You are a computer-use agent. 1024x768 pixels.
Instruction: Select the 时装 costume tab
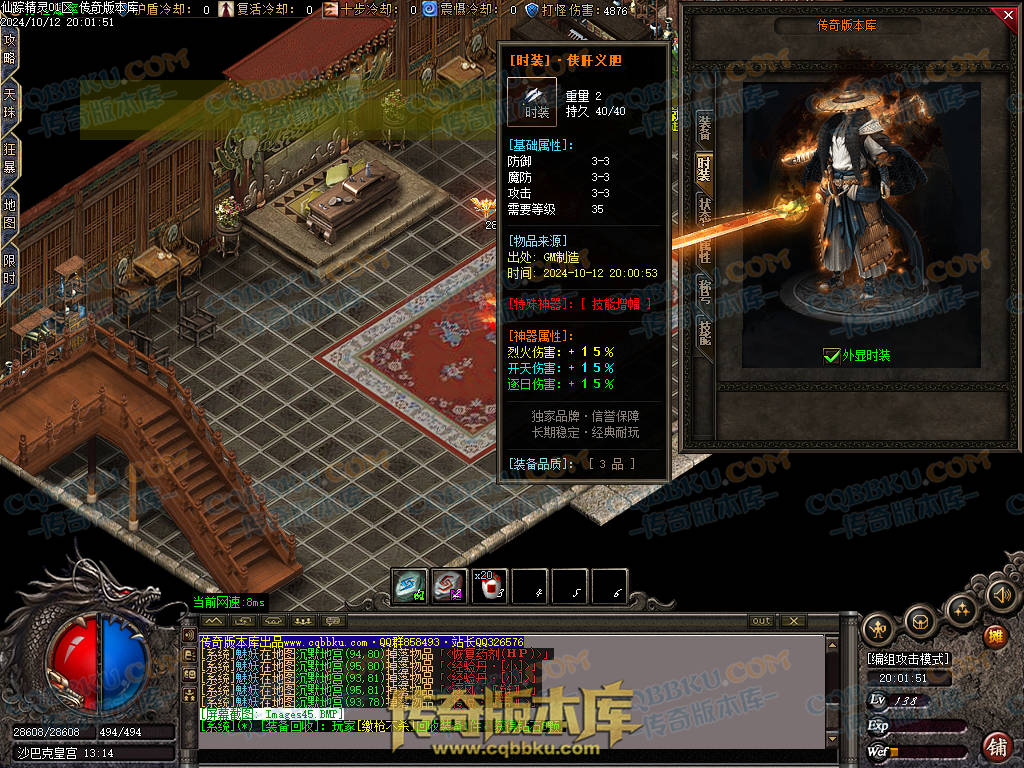click(705, 170)
